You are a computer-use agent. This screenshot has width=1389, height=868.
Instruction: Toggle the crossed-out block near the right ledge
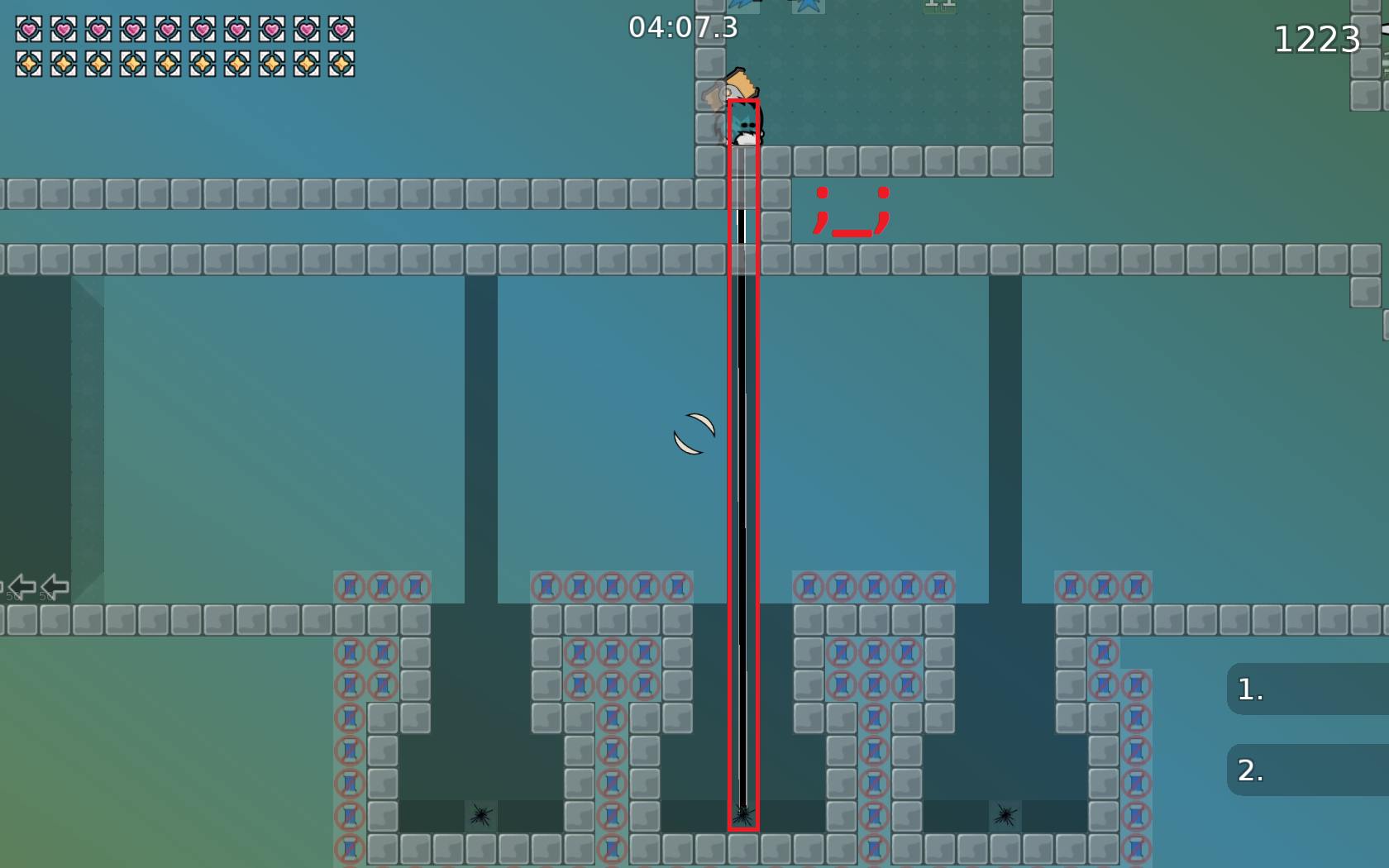click(1104, 653)
